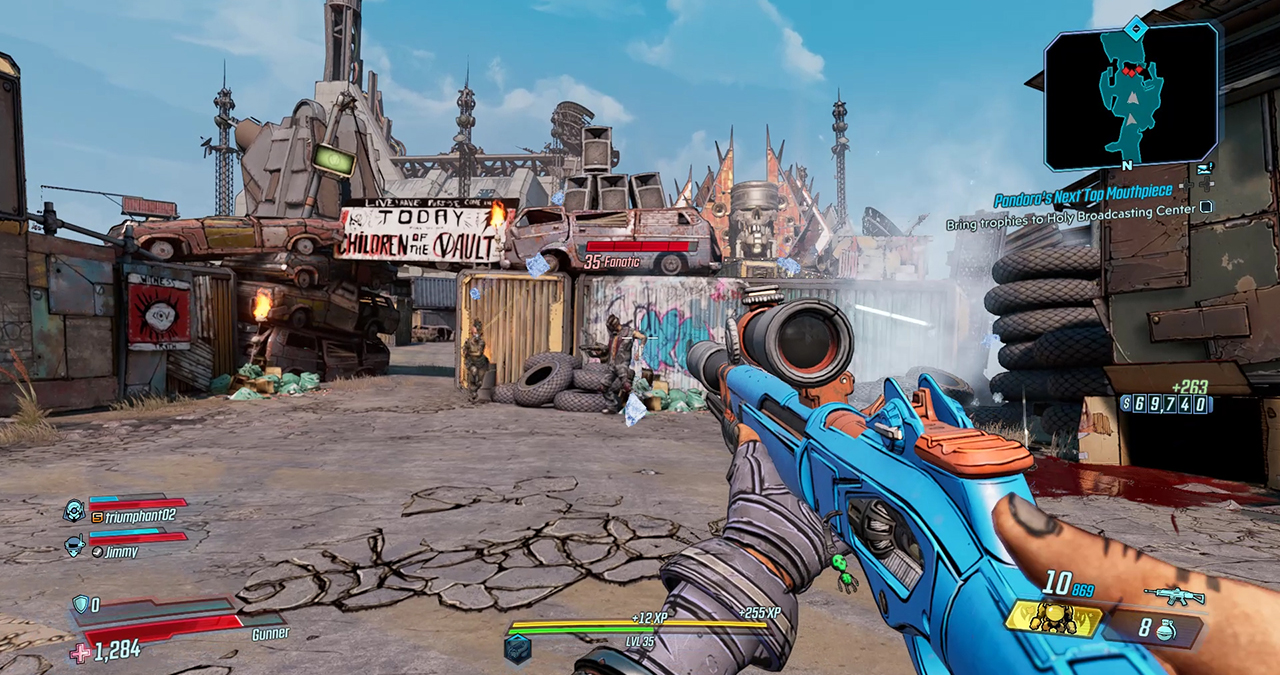Choose the assault rifle weapon icon
The height and width of the screenshot is (675, 1280).
tap(1174, 596)
